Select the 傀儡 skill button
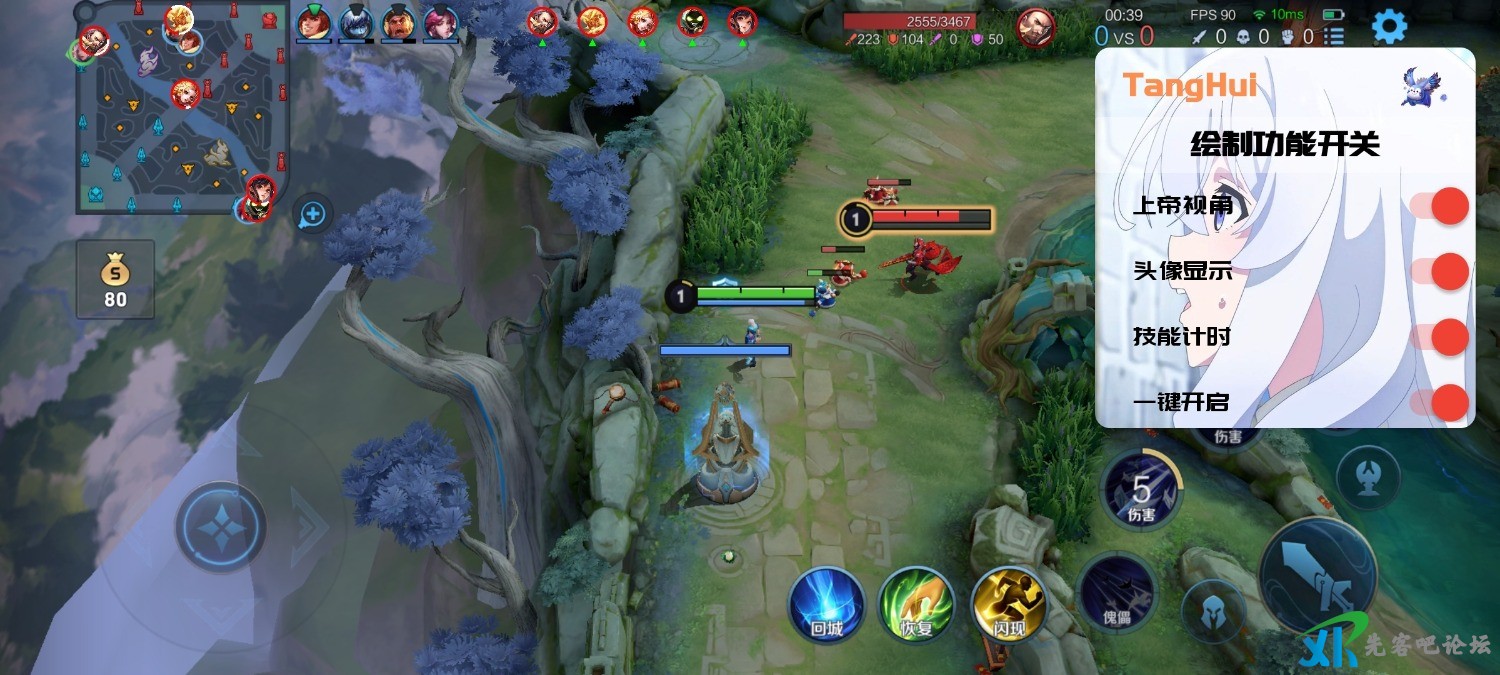 (x=1118, y=591)
